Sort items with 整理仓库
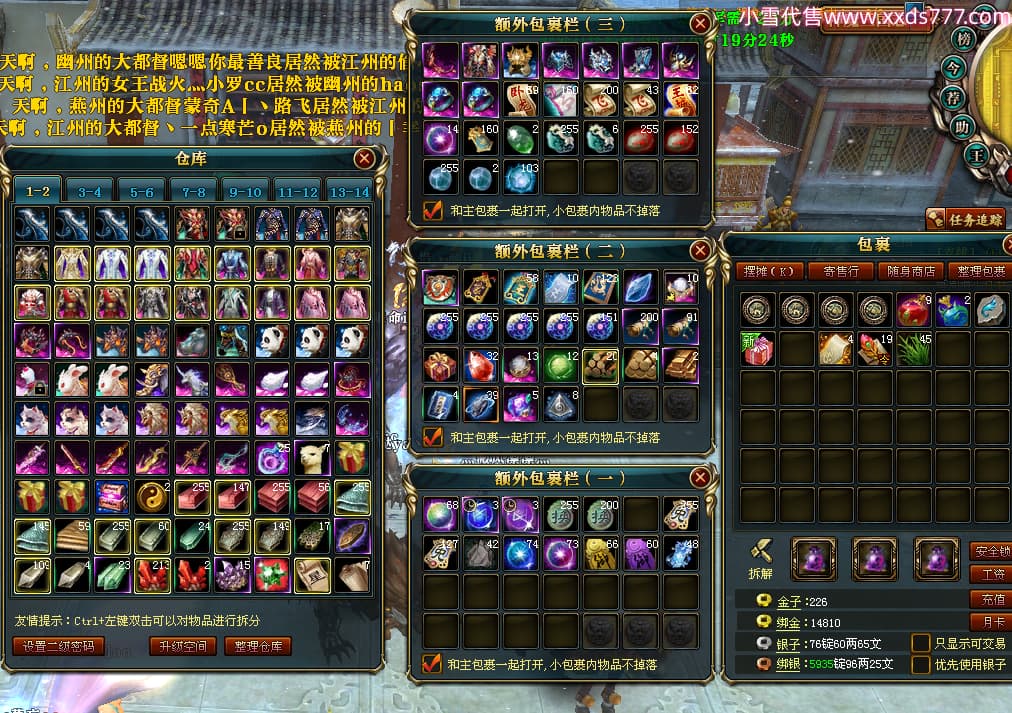 tap(258, 646)
